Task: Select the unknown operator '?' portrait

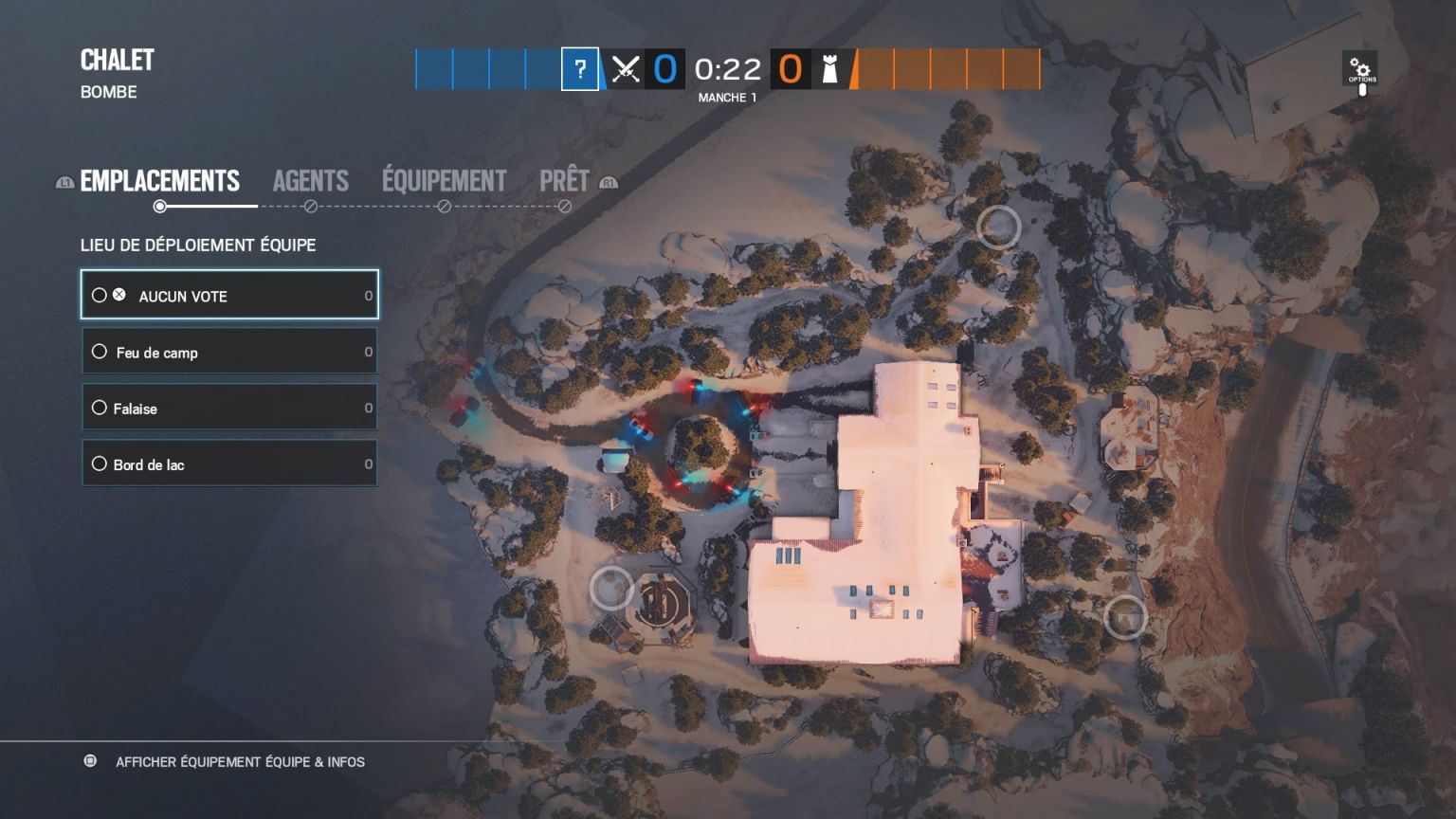Action: [x=579, y=69]
